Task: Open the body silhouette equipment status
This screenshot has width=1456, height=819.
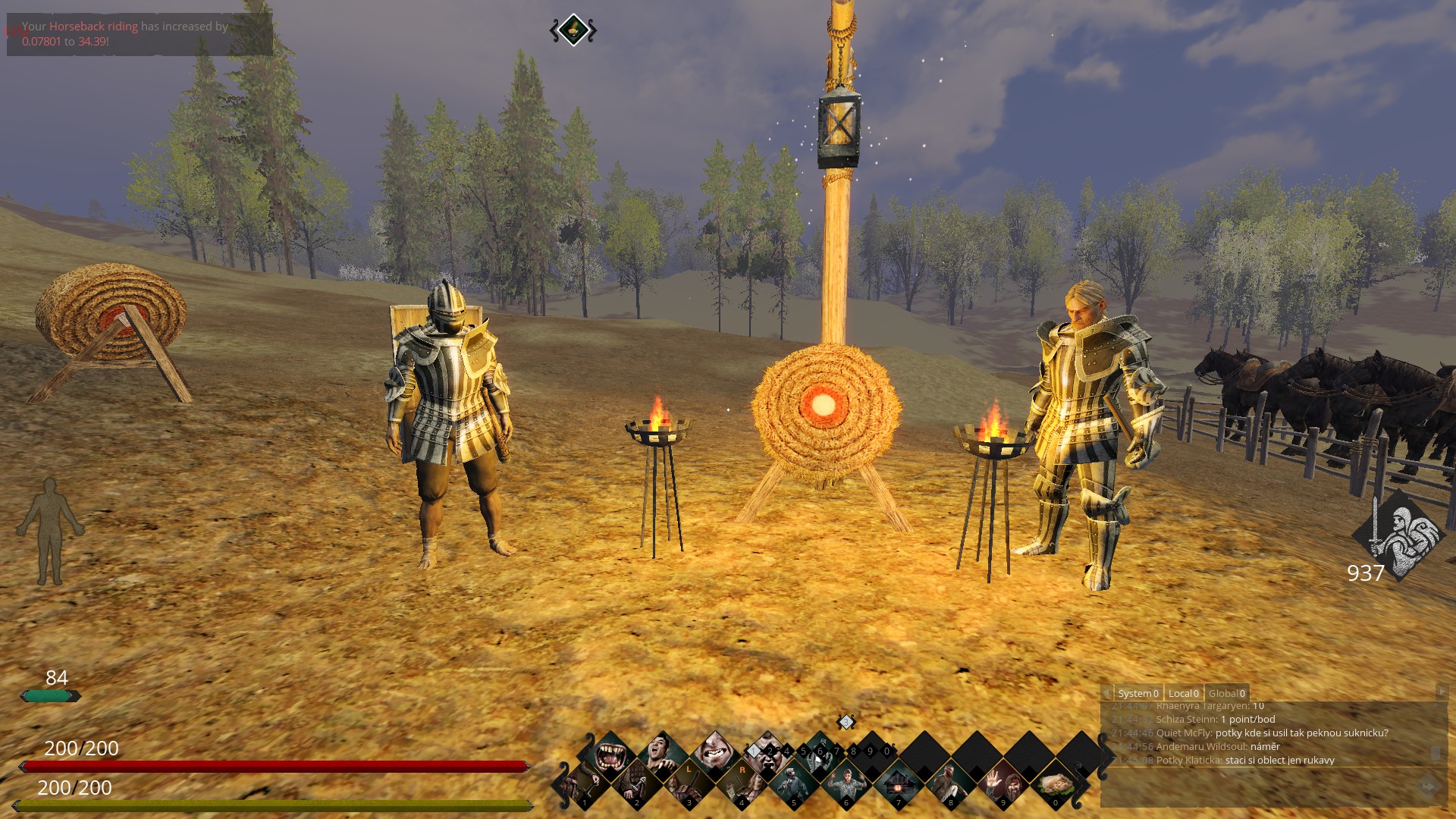Action: (50, 531)
